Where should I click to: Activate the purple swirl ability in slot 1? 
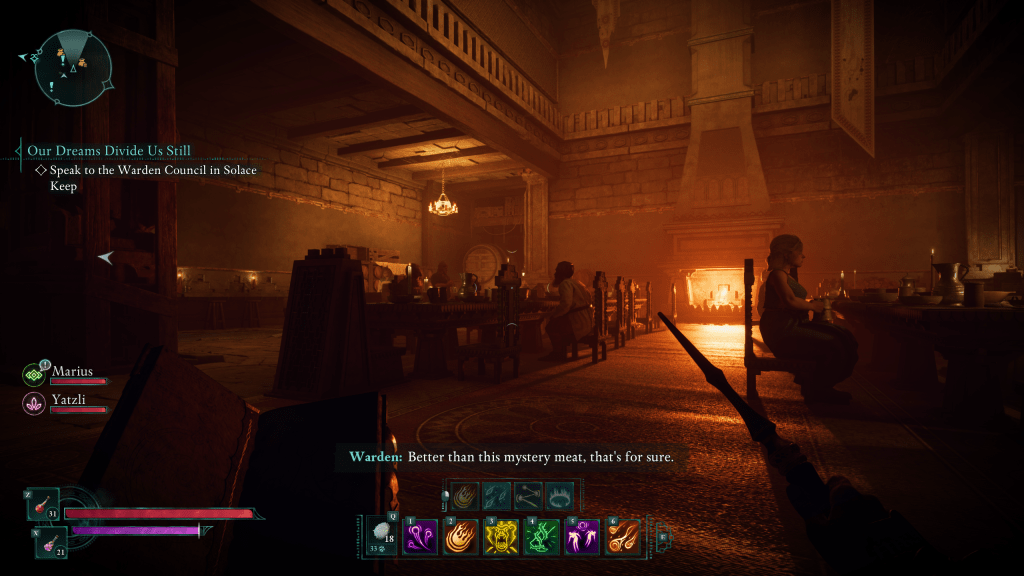[x=421, y=537]
